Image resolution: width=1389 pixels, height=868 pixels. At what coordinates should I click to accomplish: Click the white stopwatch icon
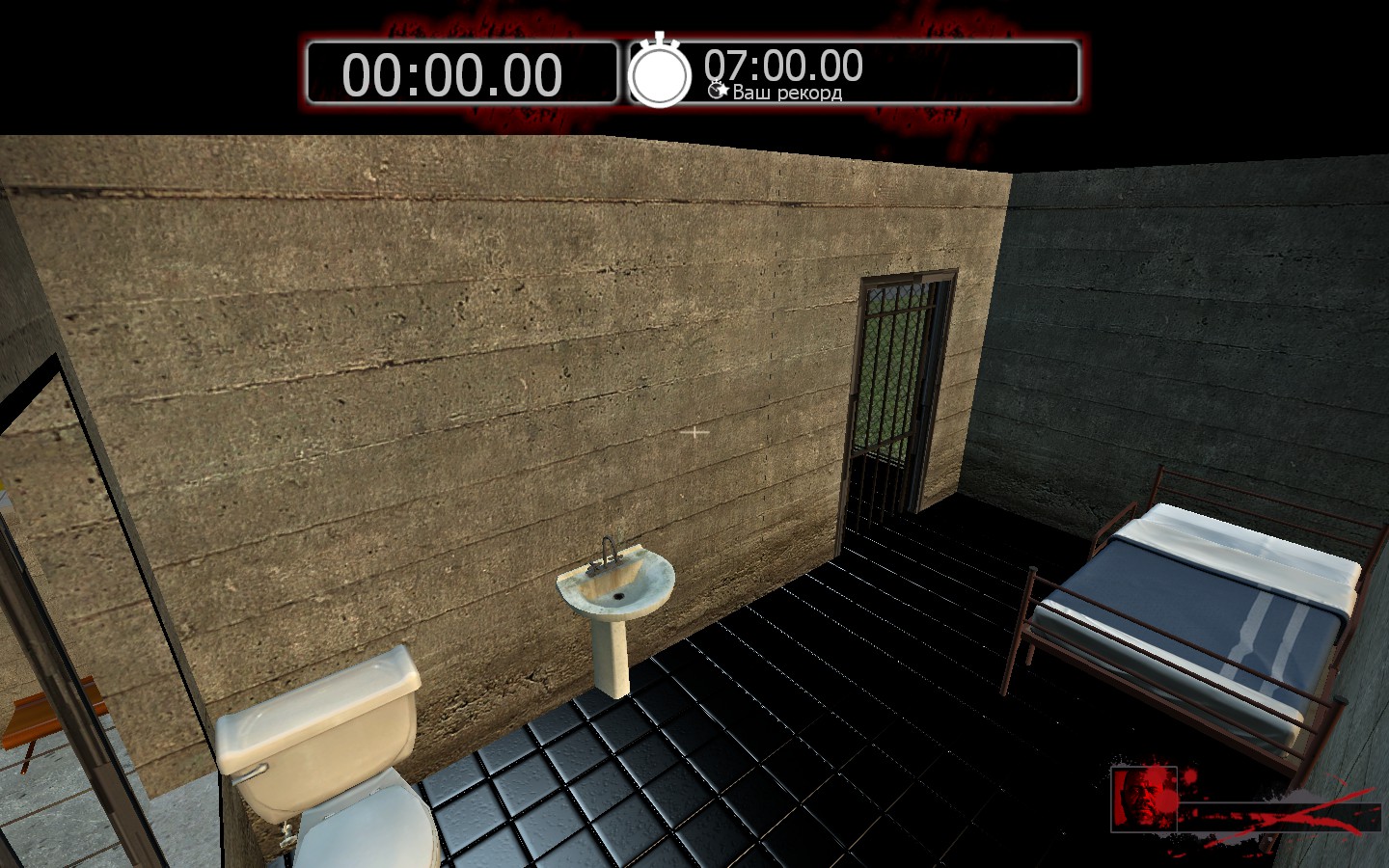pos(660,72)
